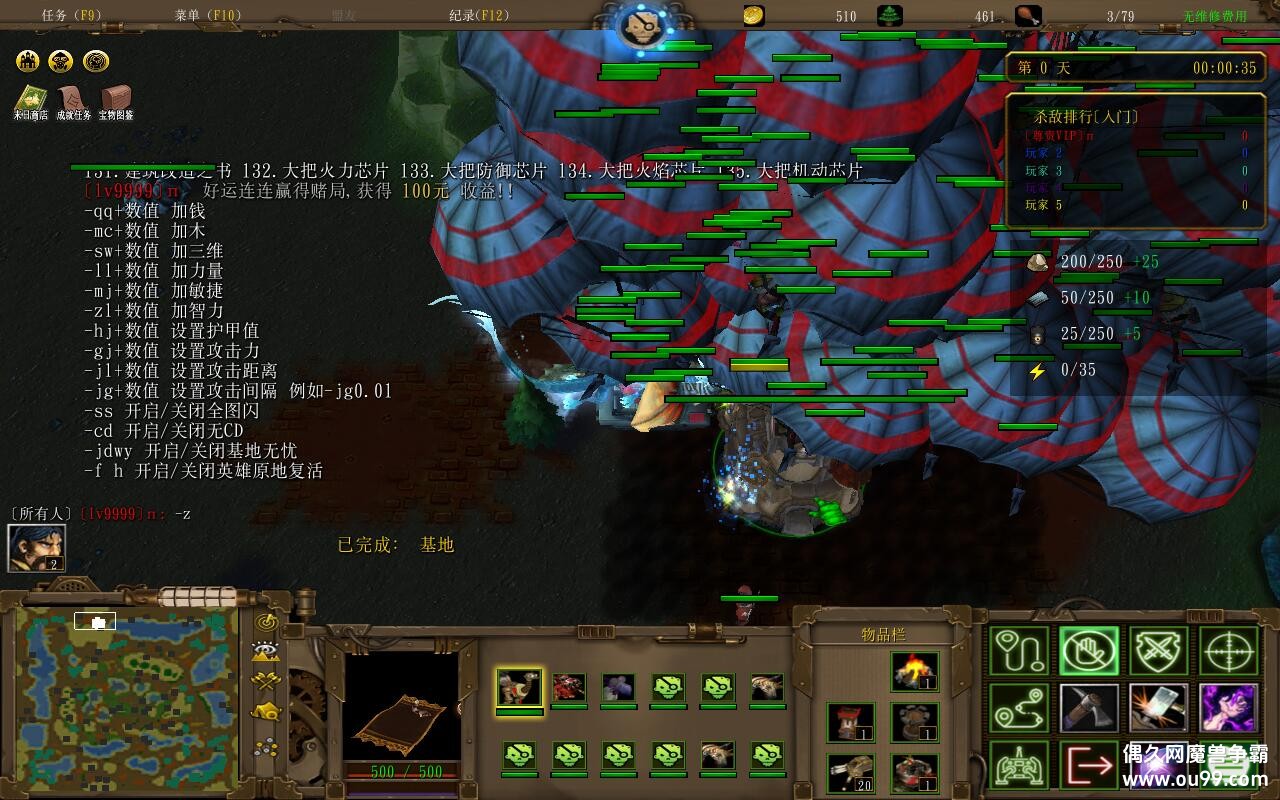Open the 任务 (F9) quests menu
The height and width of the screenshot is (800, 1280).
tap(72, 16)
